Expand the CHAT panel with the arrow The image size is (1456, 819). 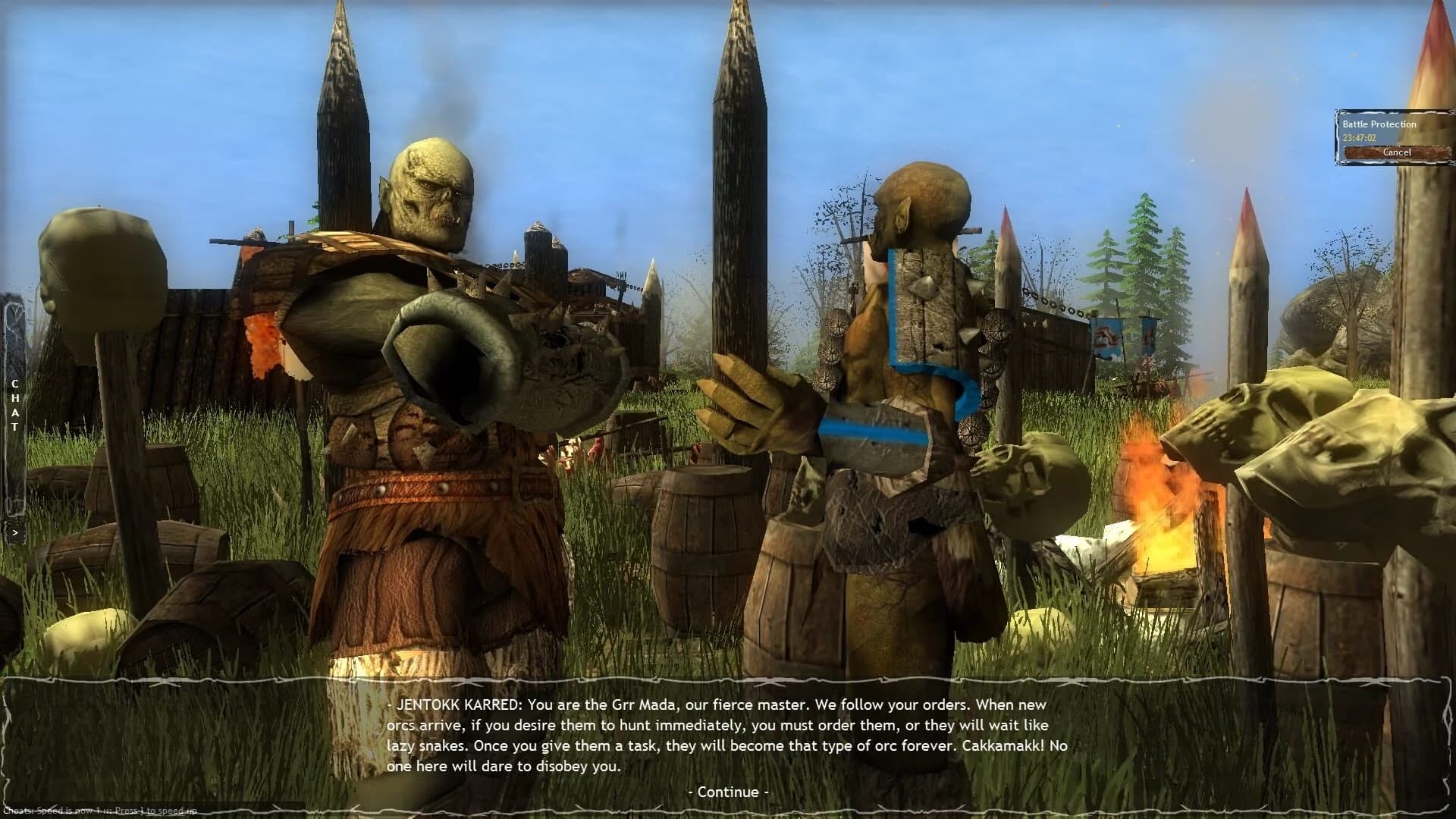tap(15, 531)
